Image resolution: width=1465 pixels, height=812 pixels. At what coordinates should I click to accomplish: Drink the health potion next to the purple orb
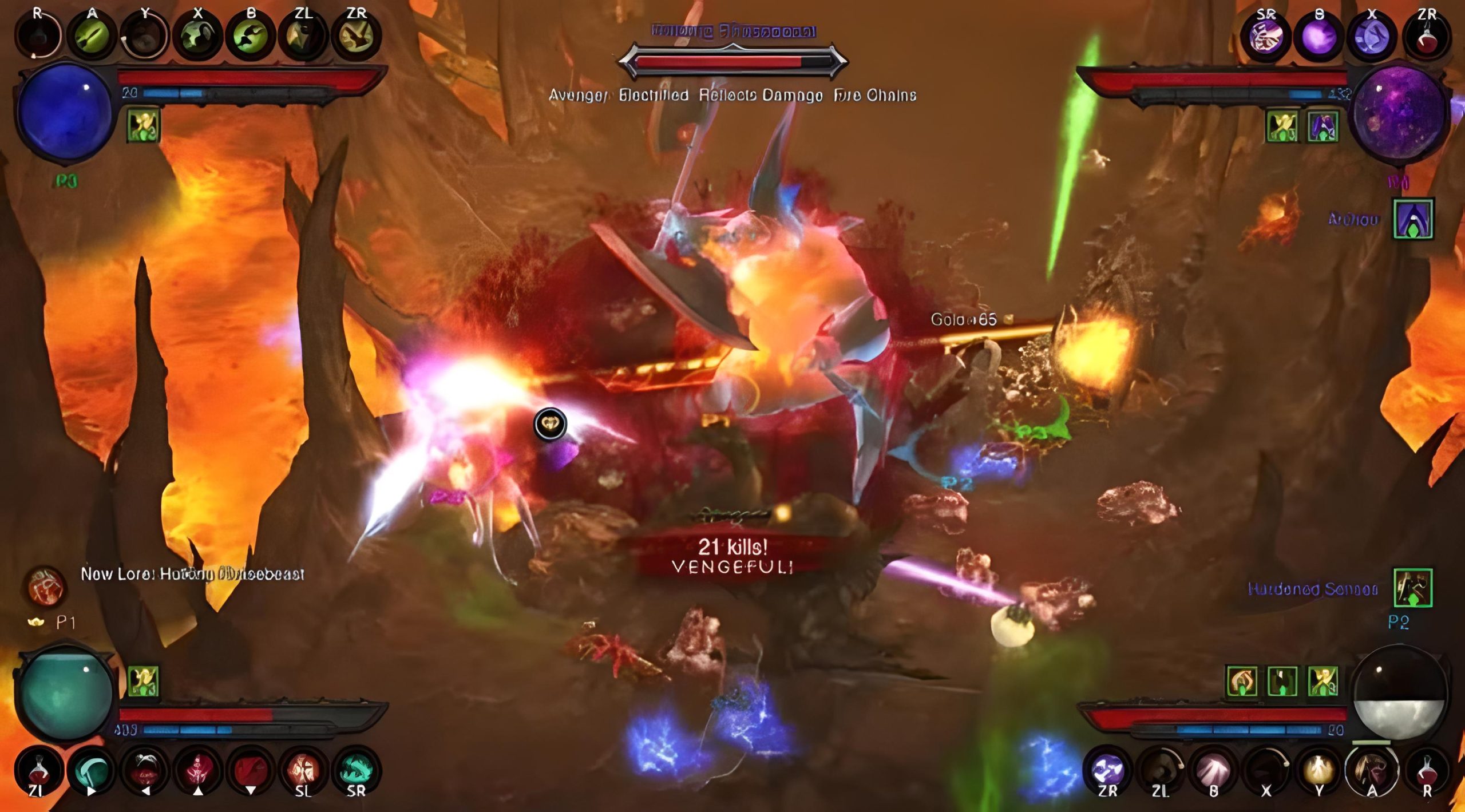coord(1425,37)
